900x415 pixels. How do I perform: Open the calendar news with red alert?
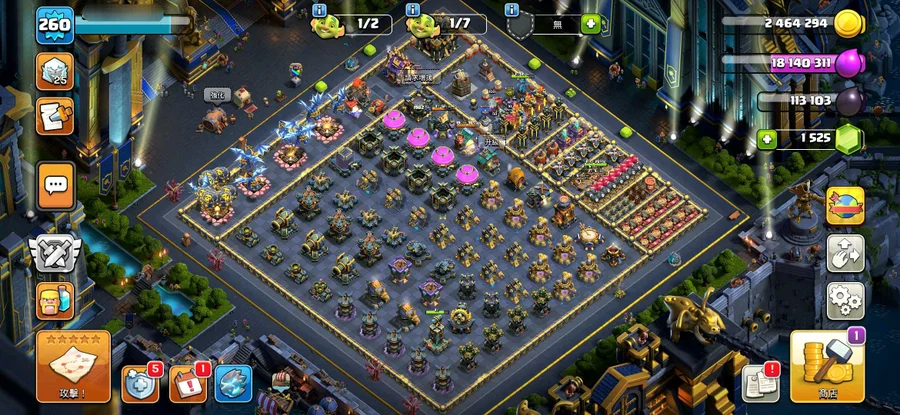click(187, 384)
